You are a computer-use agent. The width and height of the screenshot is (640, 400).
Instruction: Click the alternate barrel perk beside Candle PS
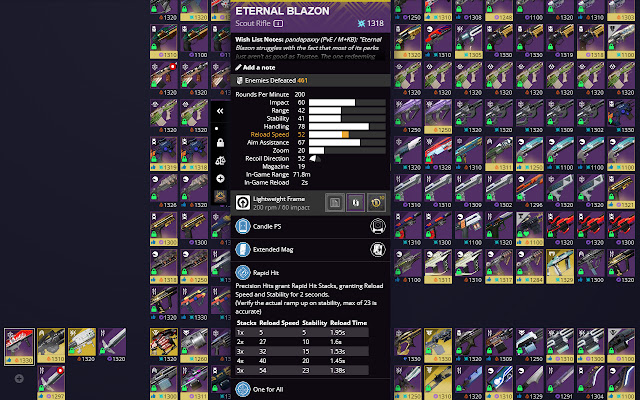[x=378, y=226]
